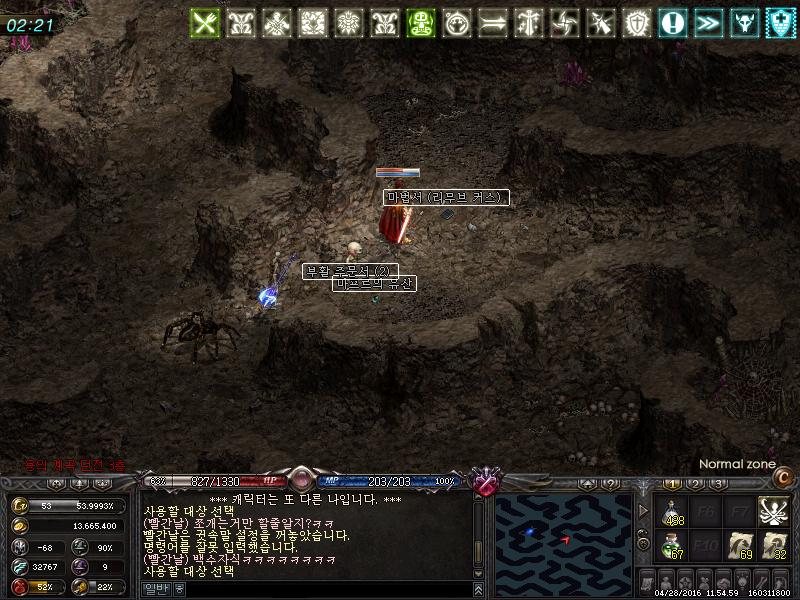Use the scroll with 32 count
This screenshot has width=800, height=600.
click(772, 545)
